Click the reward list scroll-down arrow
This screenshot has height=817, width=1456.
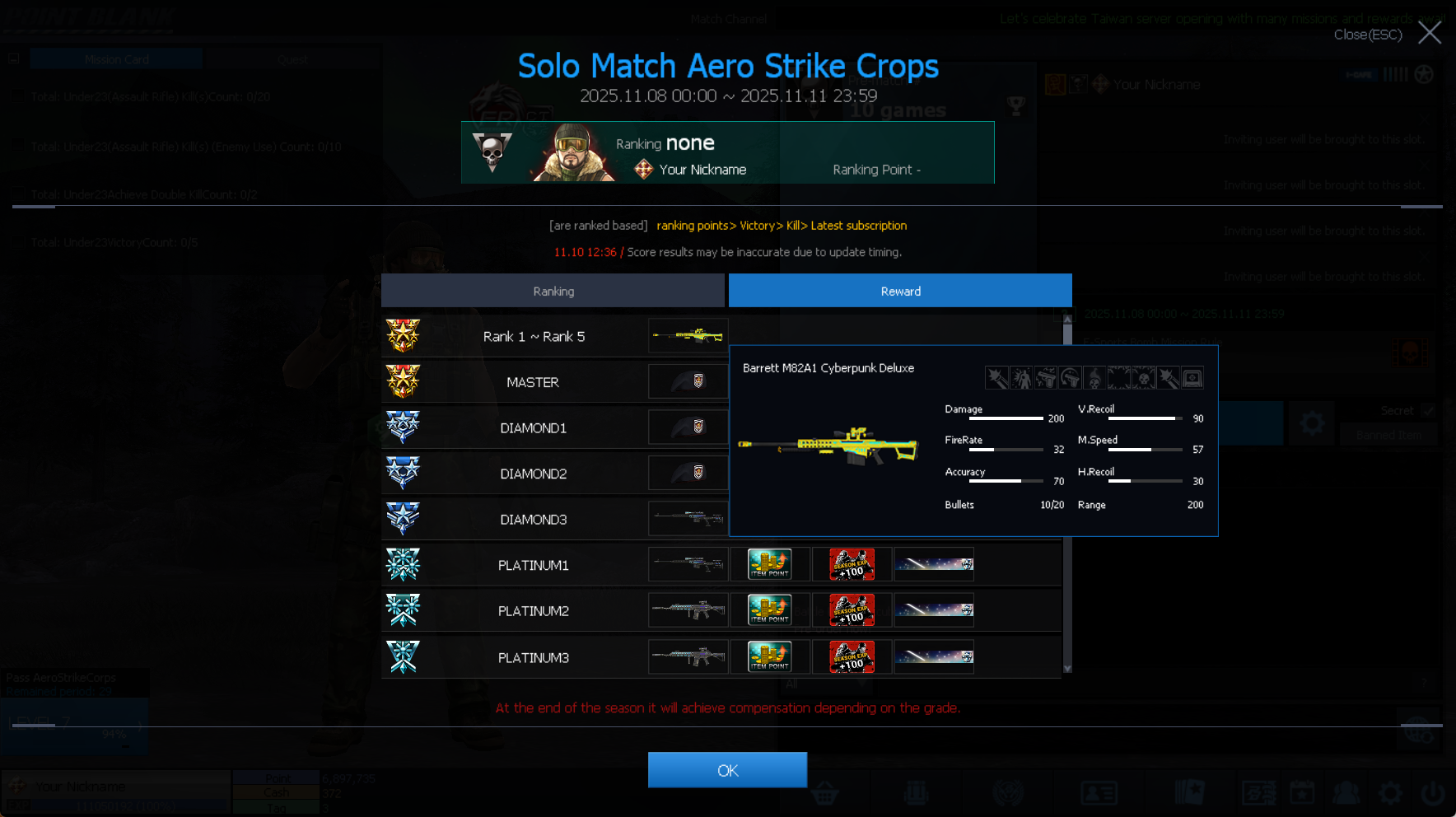pyautogui.click(x=1067, y=669)
